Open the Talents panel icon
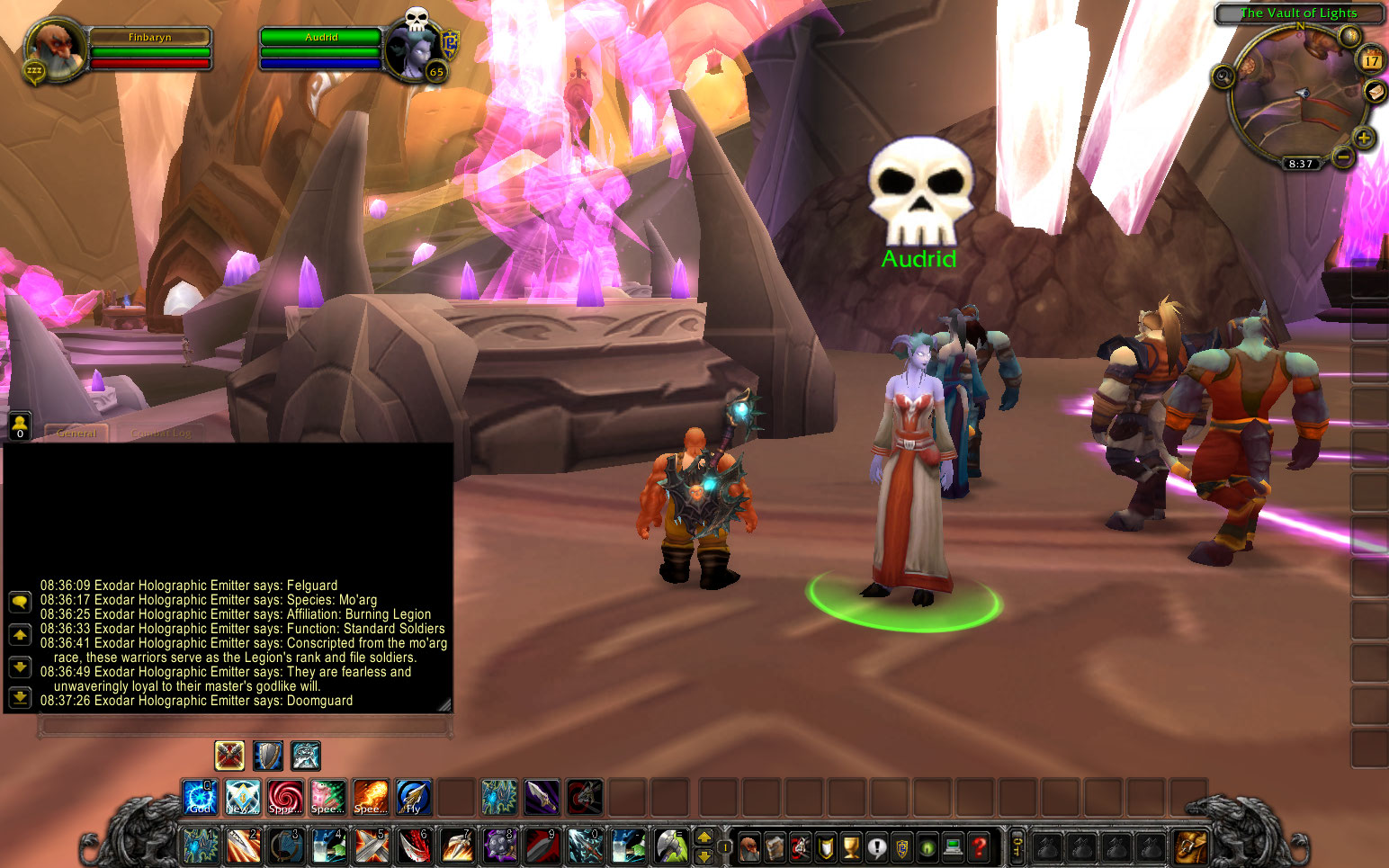Viewport: 1389px width, 868px height. coord(801,848)
